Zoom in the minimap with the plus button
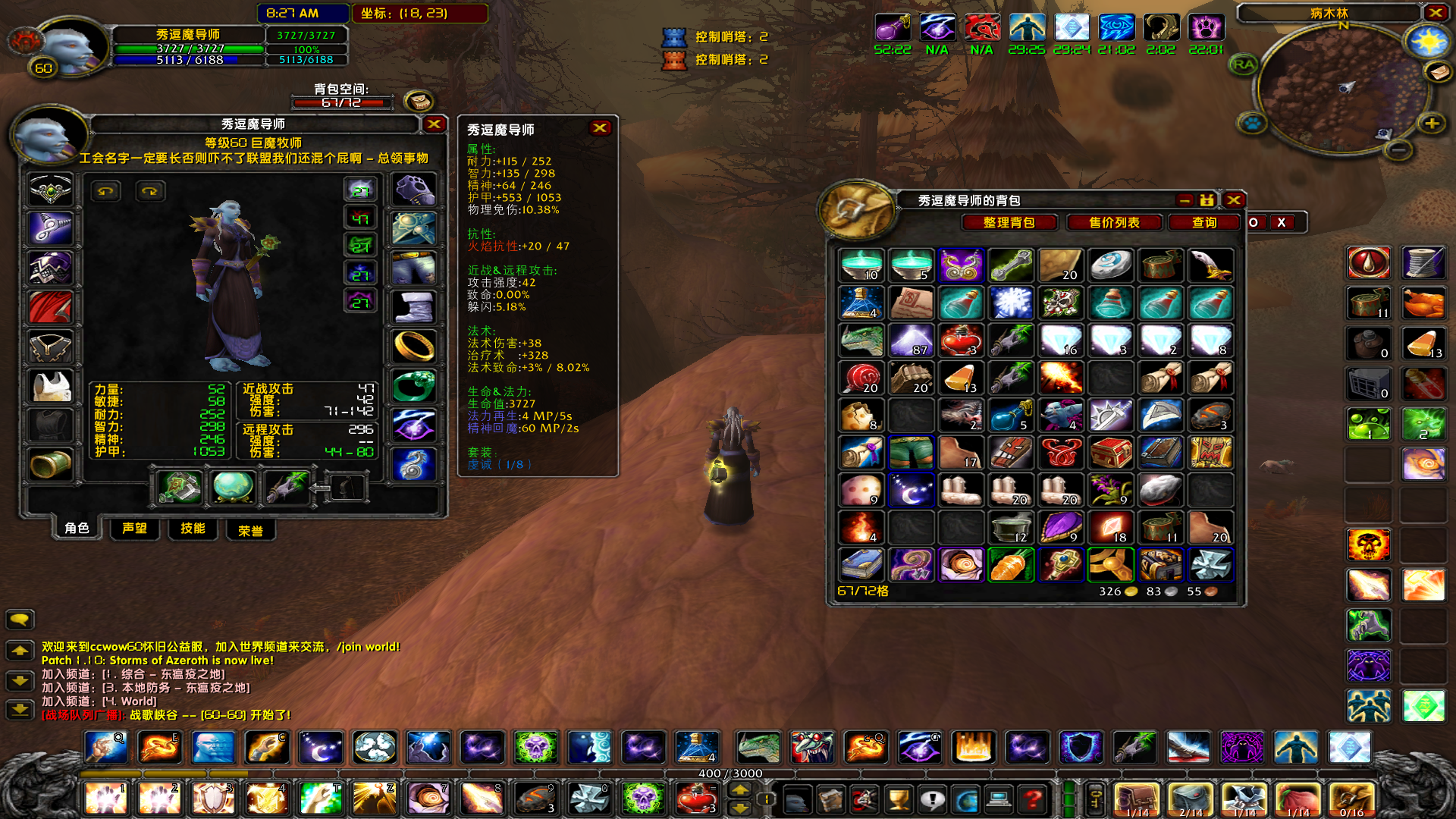The image size is (1456, 819). tap(1431, 124)
